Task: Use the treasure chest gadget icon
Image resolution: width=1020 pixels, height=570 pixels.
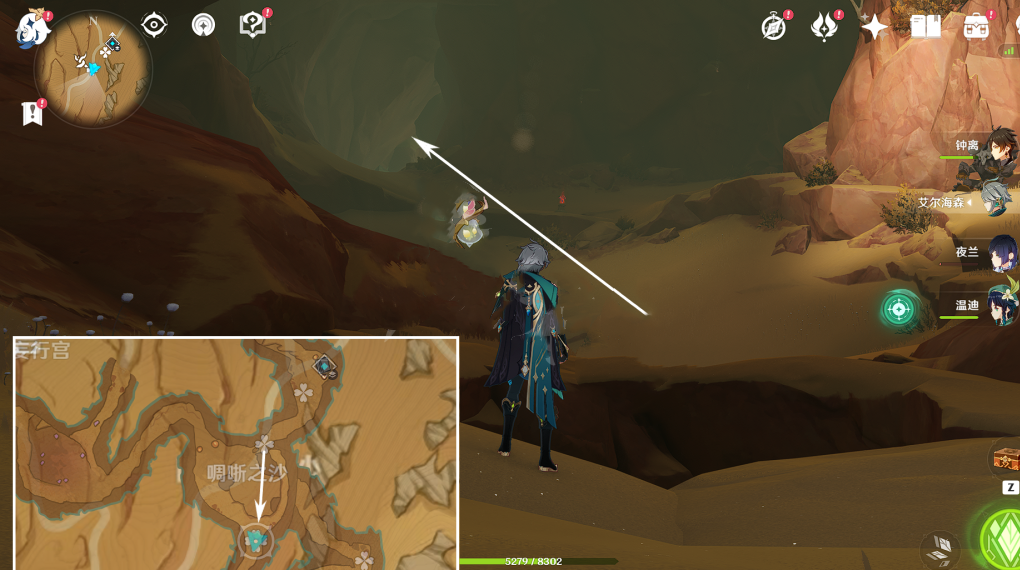Action: (x=1004, y=460)
